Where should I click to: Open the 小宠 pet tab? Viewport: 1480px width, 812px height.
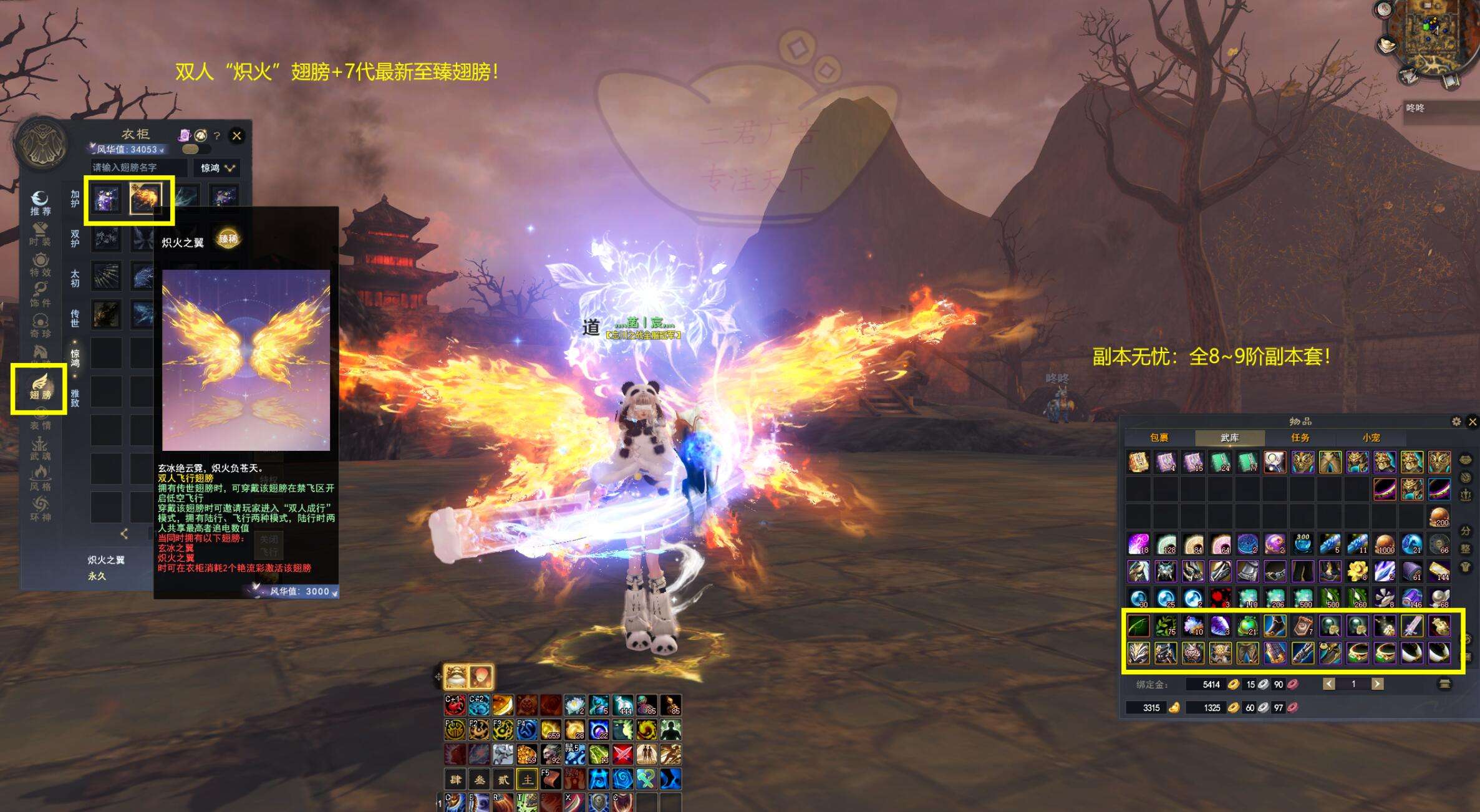pos(1371,438)
